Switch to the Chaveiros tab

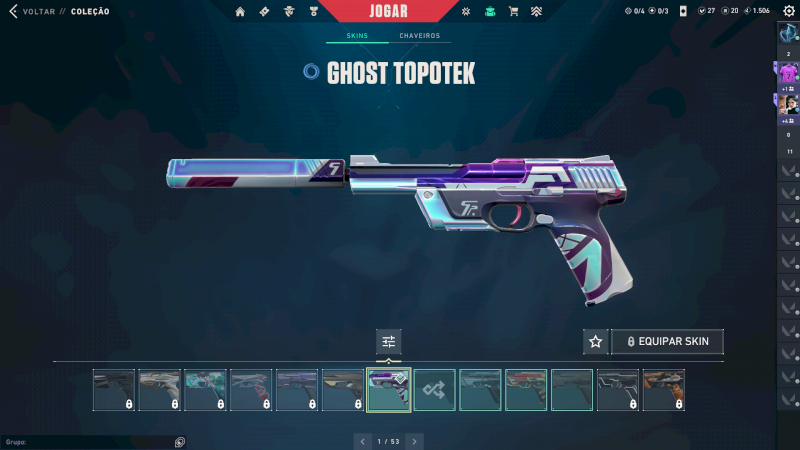(419, 36)
